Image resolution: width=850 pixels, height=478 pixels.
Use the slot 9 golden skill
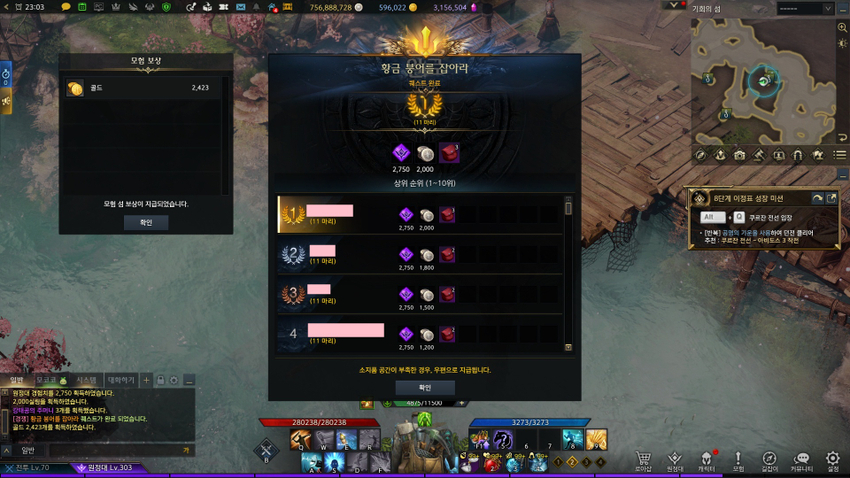click(596, 439)
